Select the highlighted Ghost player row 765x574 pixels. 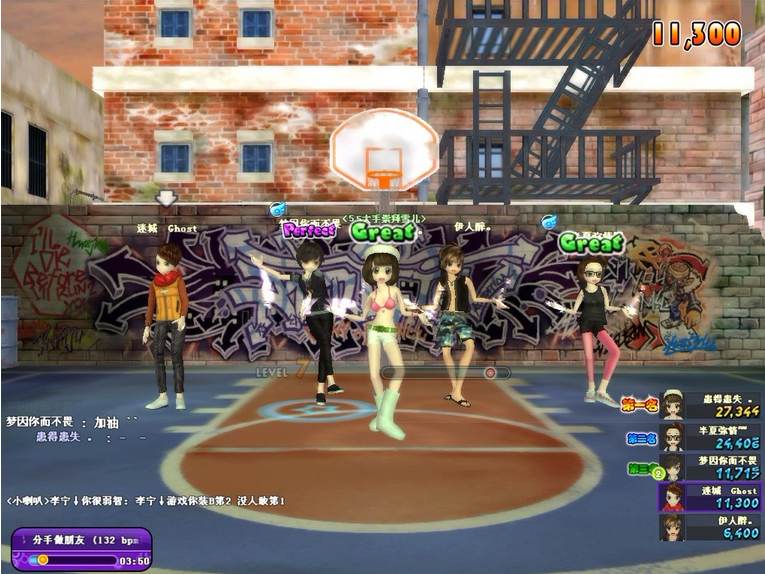coord(710,497)
